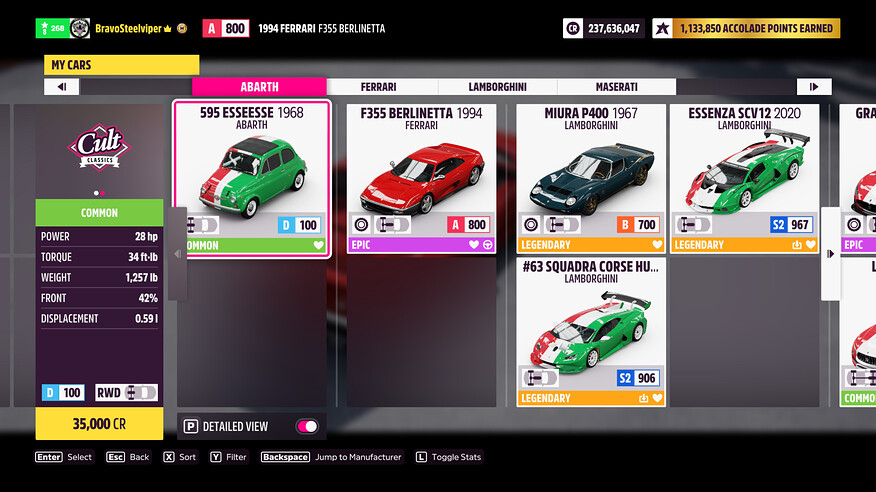Image resolution: width=876 pixels, height=492 pixels.
Task: Switch to the Abarth manufacturer tab
Action: pyautogui.click(x=259, y=87)
